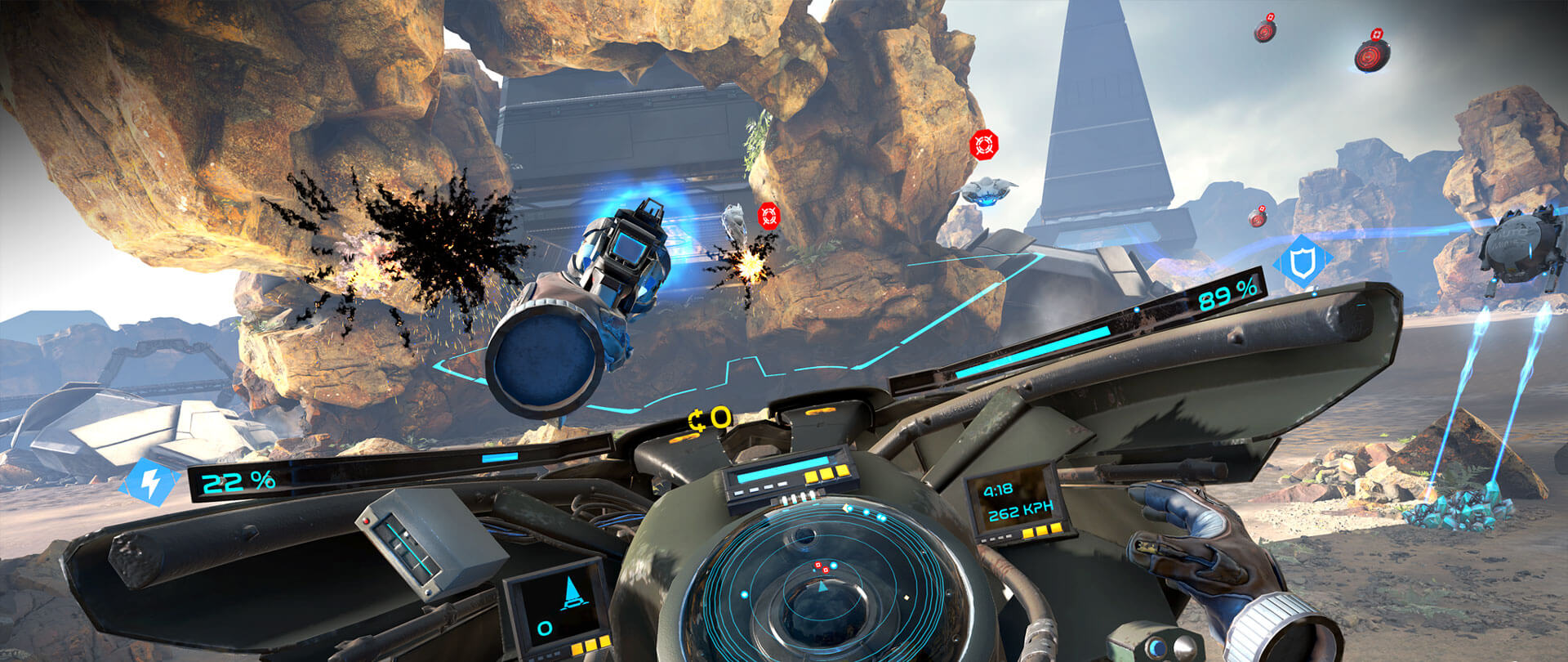Image resolution: width=1568 pixels, height=662 pixels.
Task: Click the blue lightning bolt energy icon
Action: [x=150, y=483]
